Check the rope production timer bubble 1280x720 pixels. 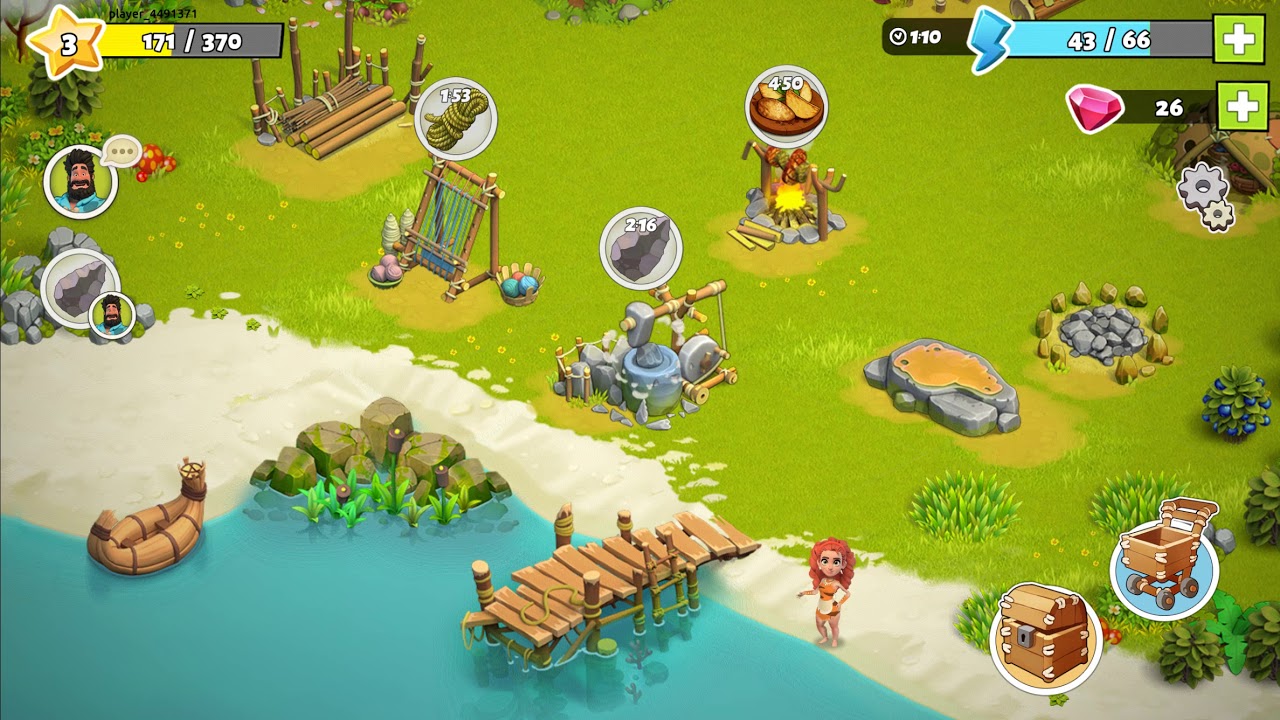(455, 119)
